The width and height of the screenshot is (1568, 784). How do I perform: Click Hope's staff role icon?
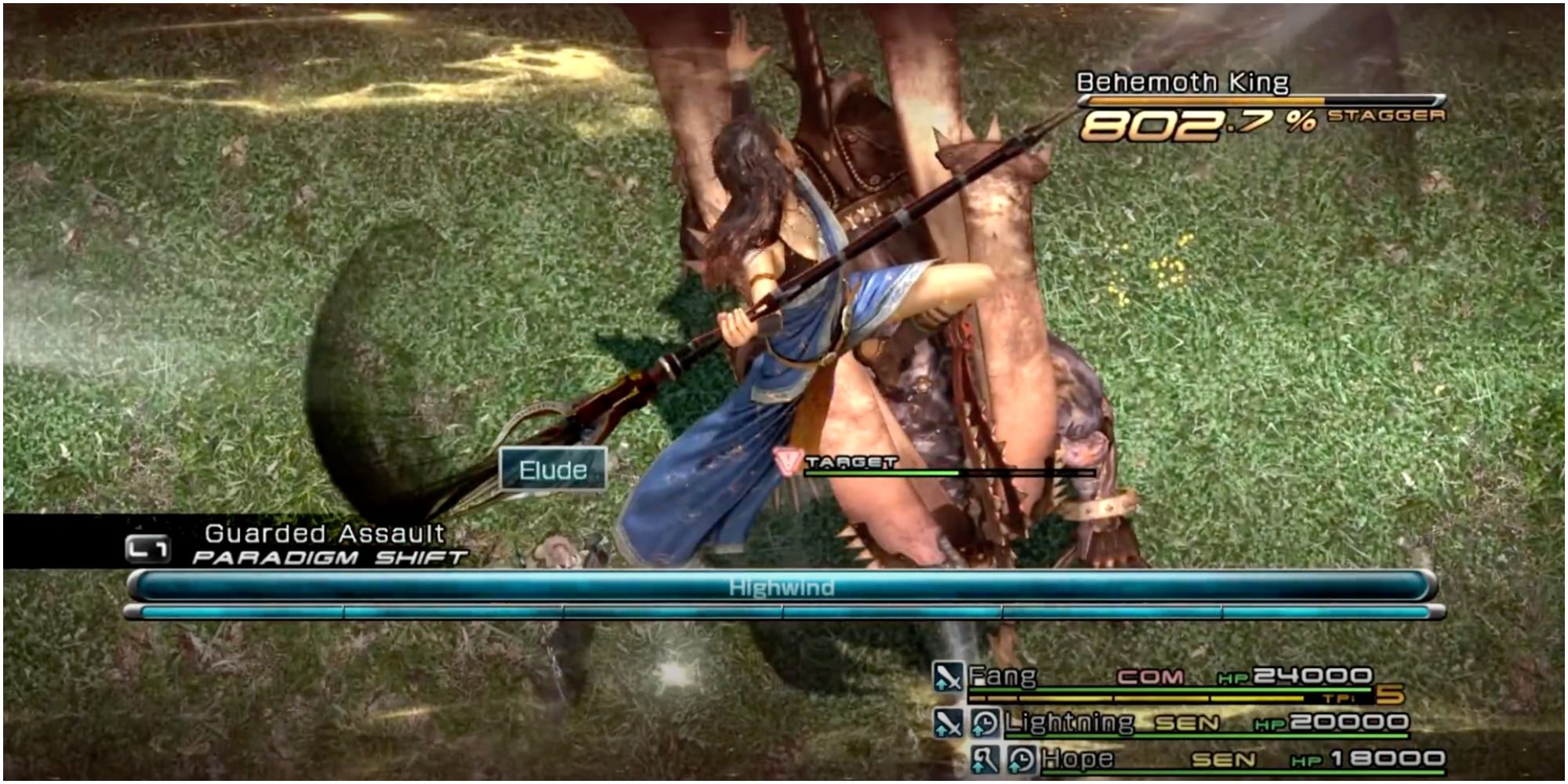pyautogui.click(x=986, y=759)
